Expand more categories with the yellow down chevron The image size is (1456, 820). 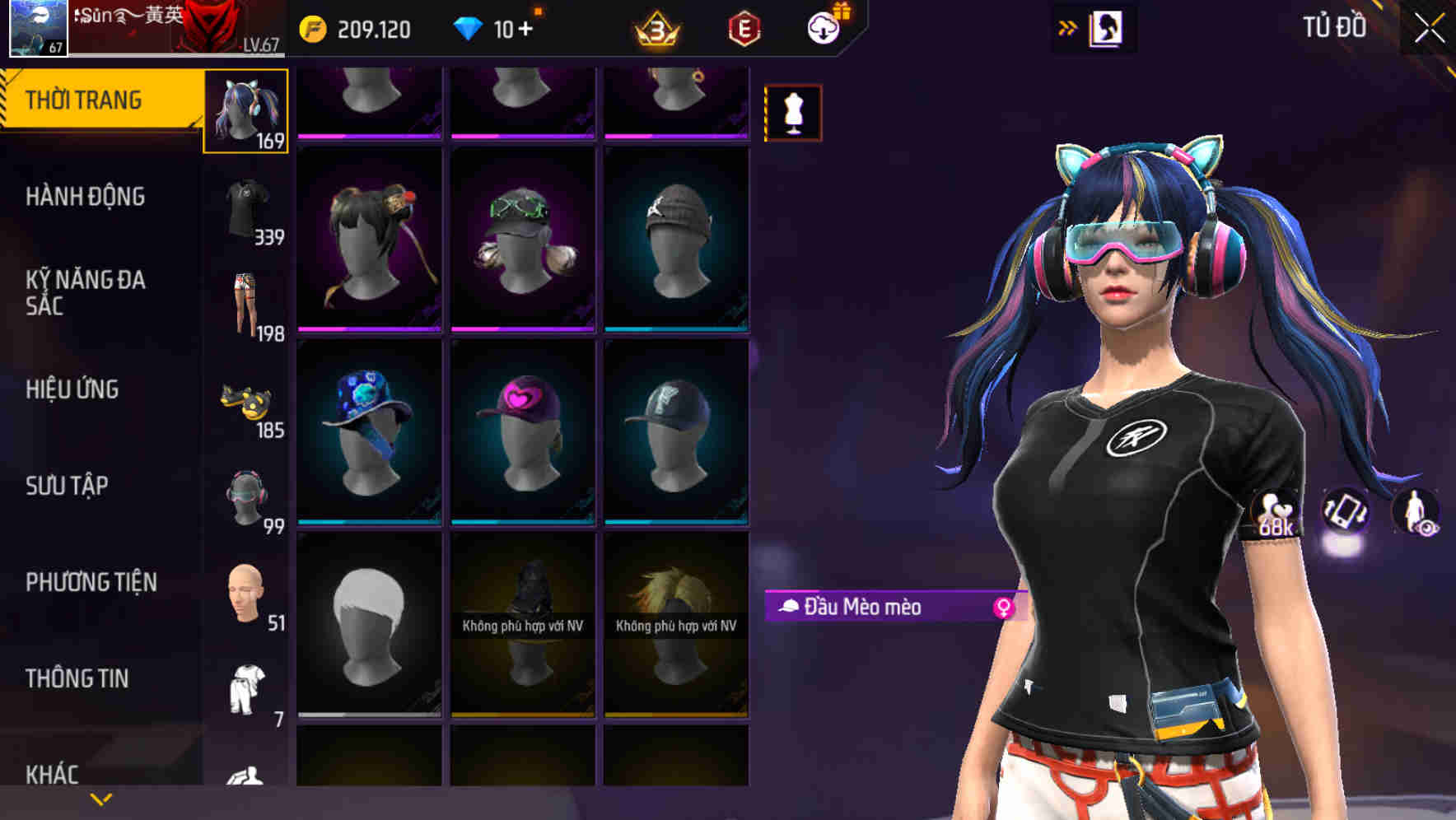click(99, 799)
